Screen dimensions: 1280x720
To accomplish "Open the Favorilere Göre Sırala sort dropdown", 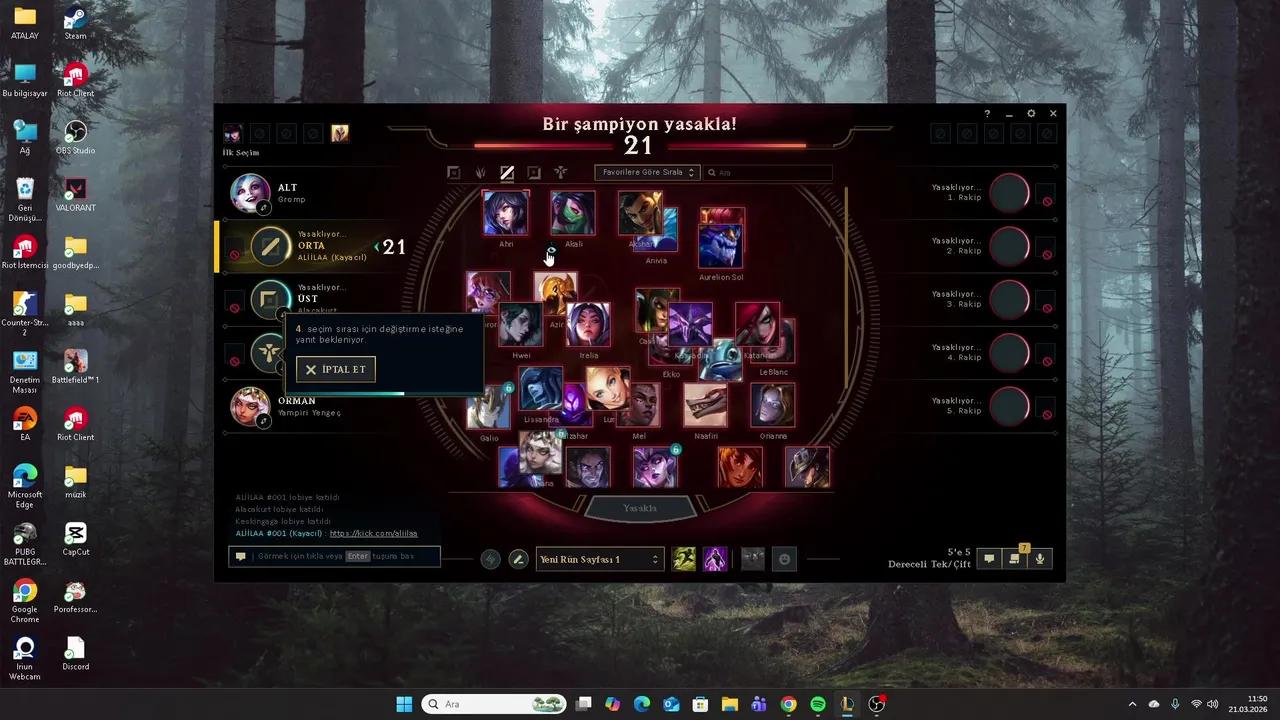I will [646, 172].
